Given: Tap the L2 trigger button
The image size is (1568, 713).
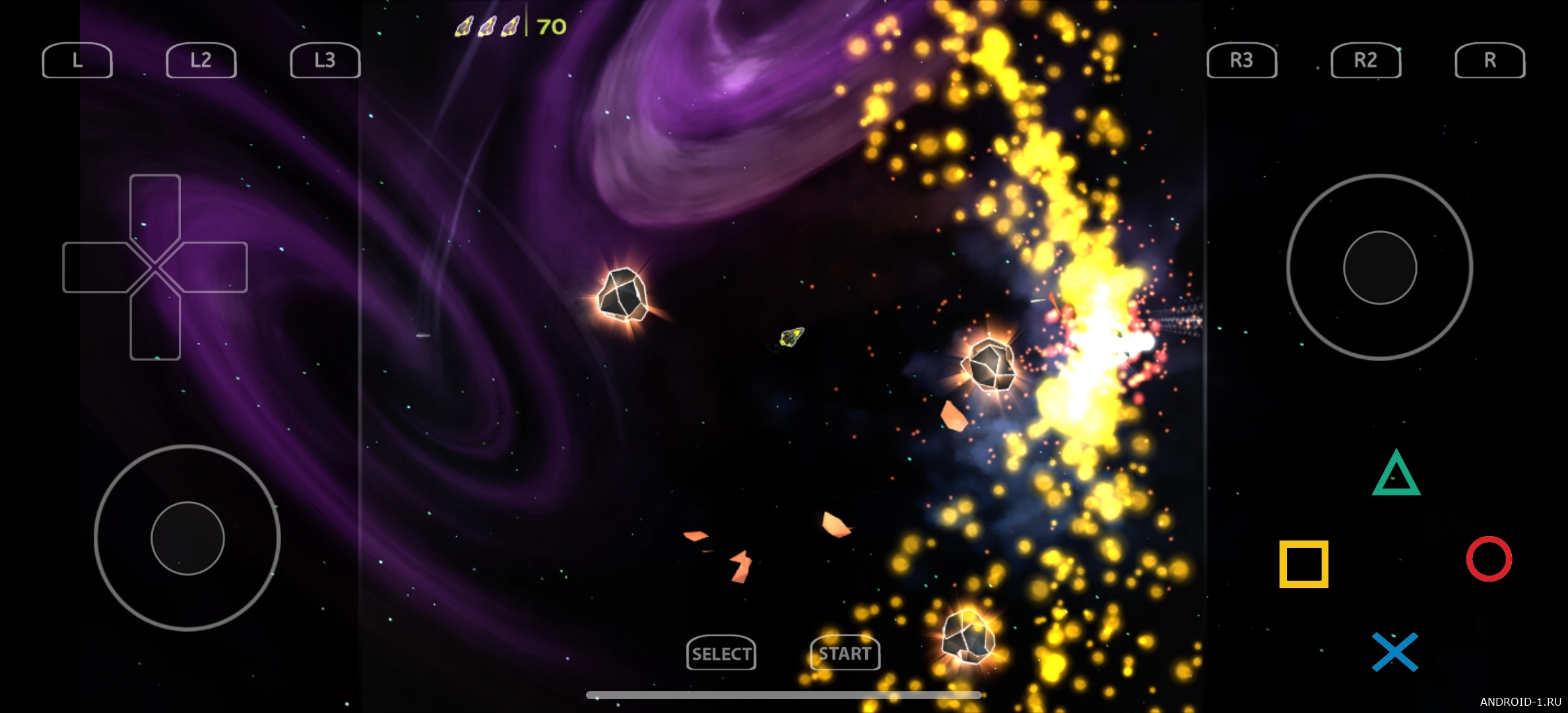Looking at the screenshot, I should (201, 61).
